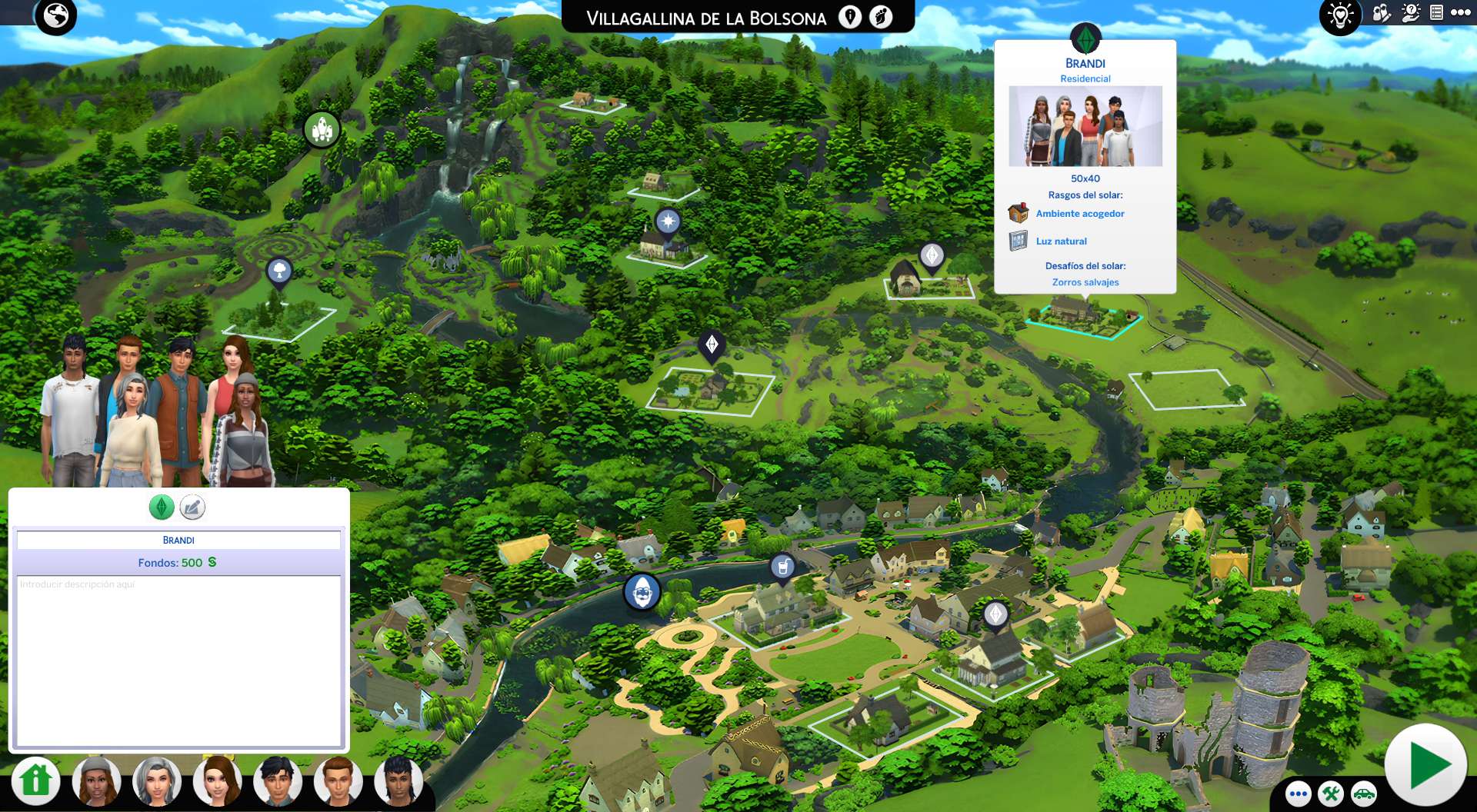
Task: Open more options with blue dots button
Action: [1298, 794]
